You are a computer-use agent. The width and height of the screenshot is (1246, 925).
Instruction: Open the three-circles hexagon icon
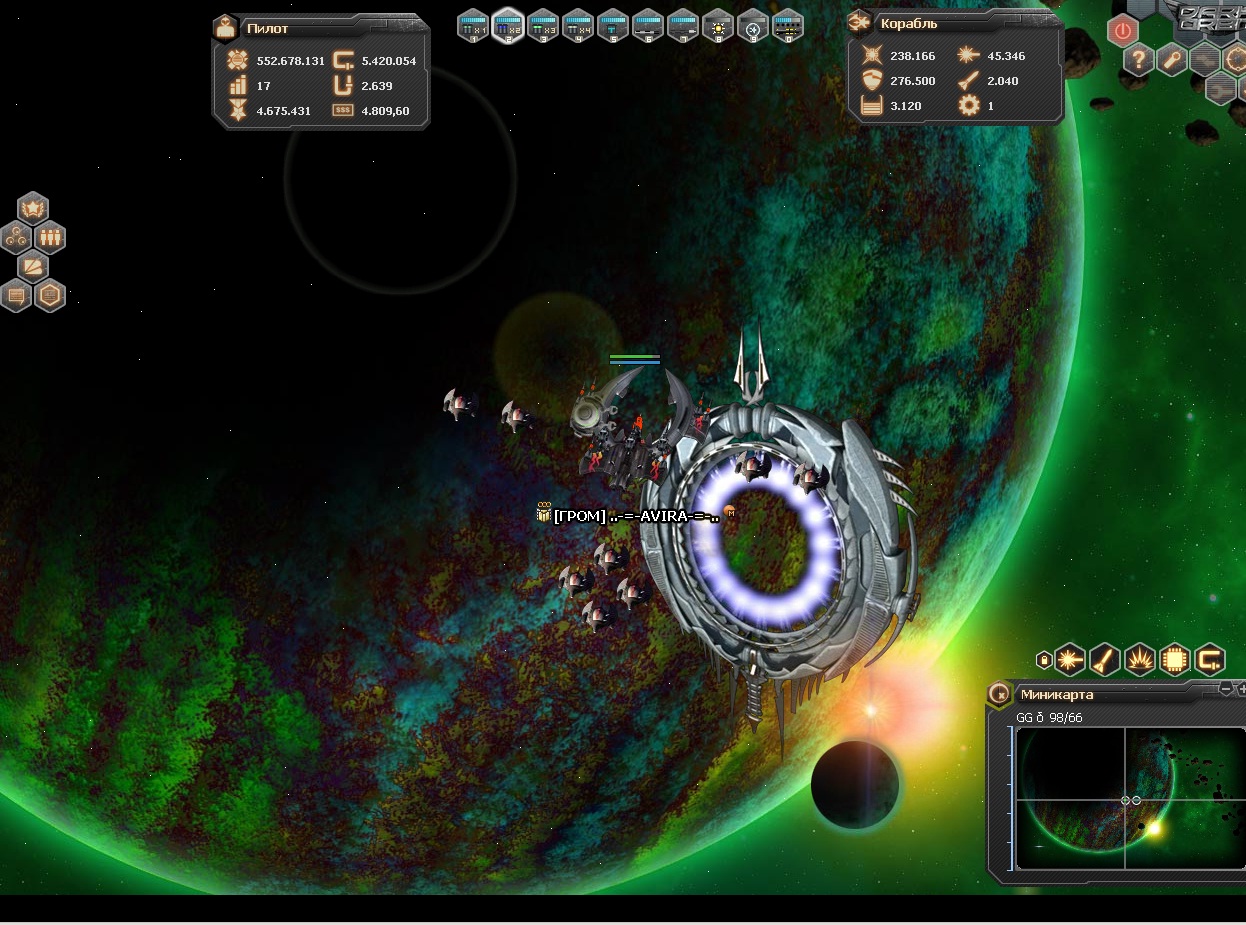pos(16,238)
